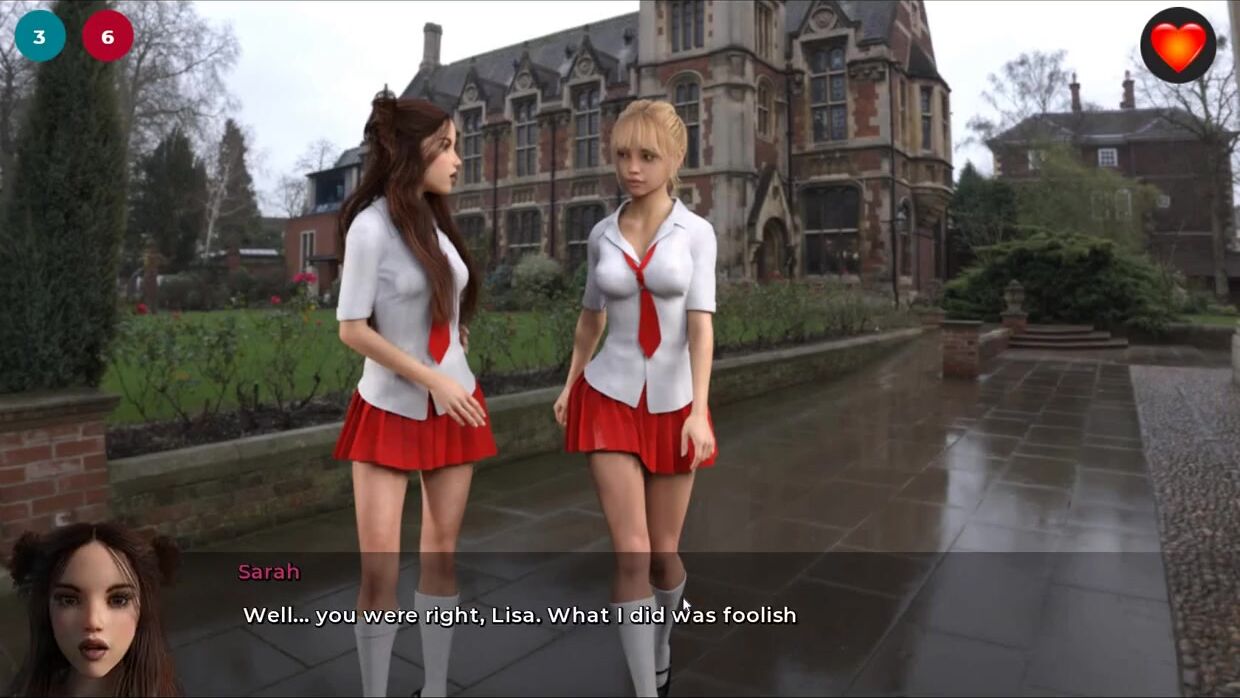Click the red heart icon button
Screen dimensions: 1240x698
click(x=1178, y=45)
